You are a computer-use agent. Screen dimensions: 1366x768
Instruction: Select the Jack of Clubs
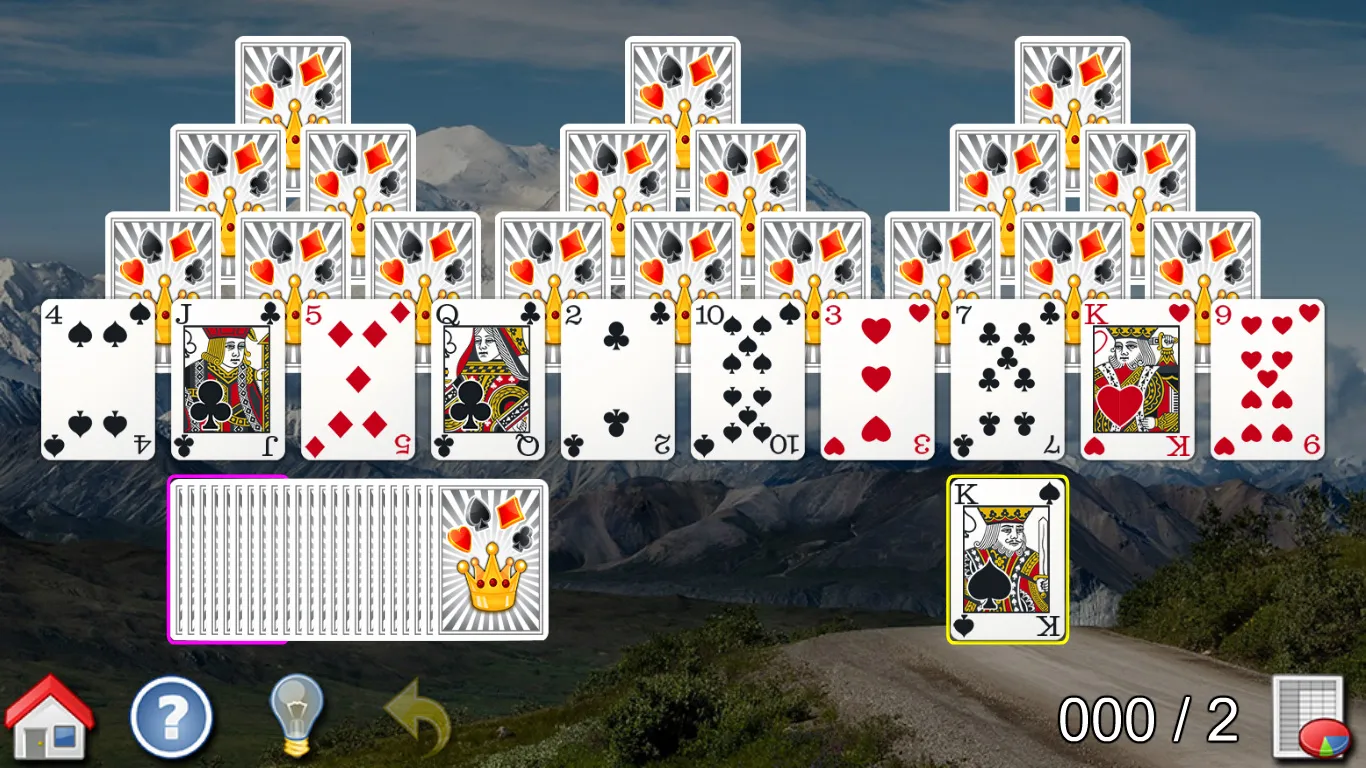tap(226, 380)
